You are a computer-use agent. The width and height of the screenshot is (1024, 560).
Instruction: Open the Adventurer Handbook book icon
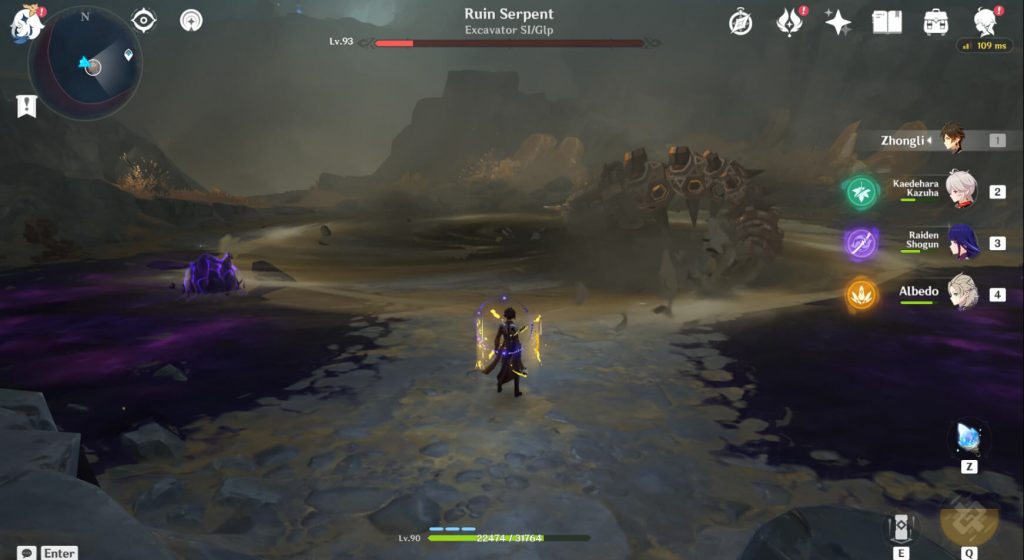887,22
